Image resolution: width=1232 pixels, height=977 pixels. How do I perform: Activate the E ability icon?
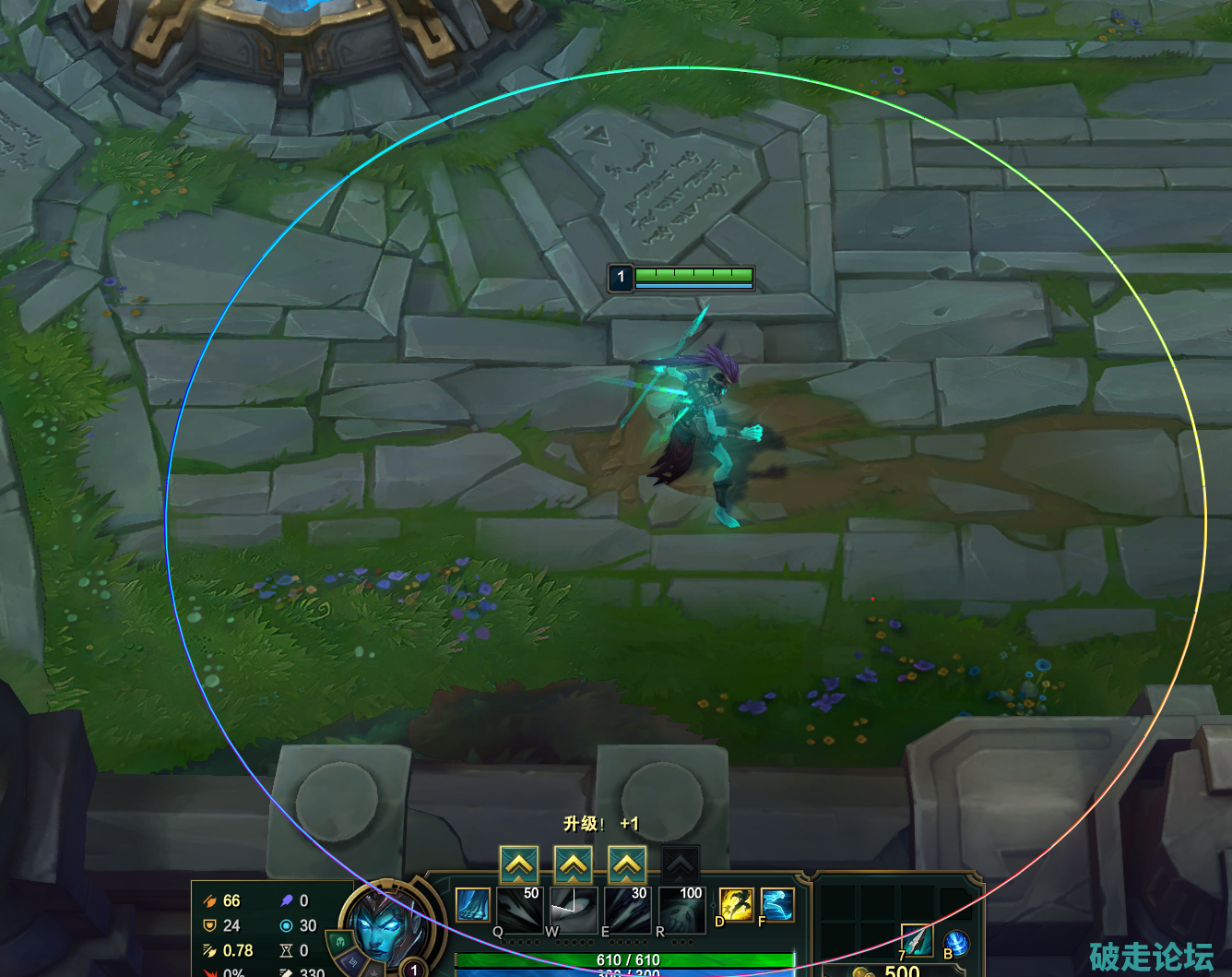(627, 910)
